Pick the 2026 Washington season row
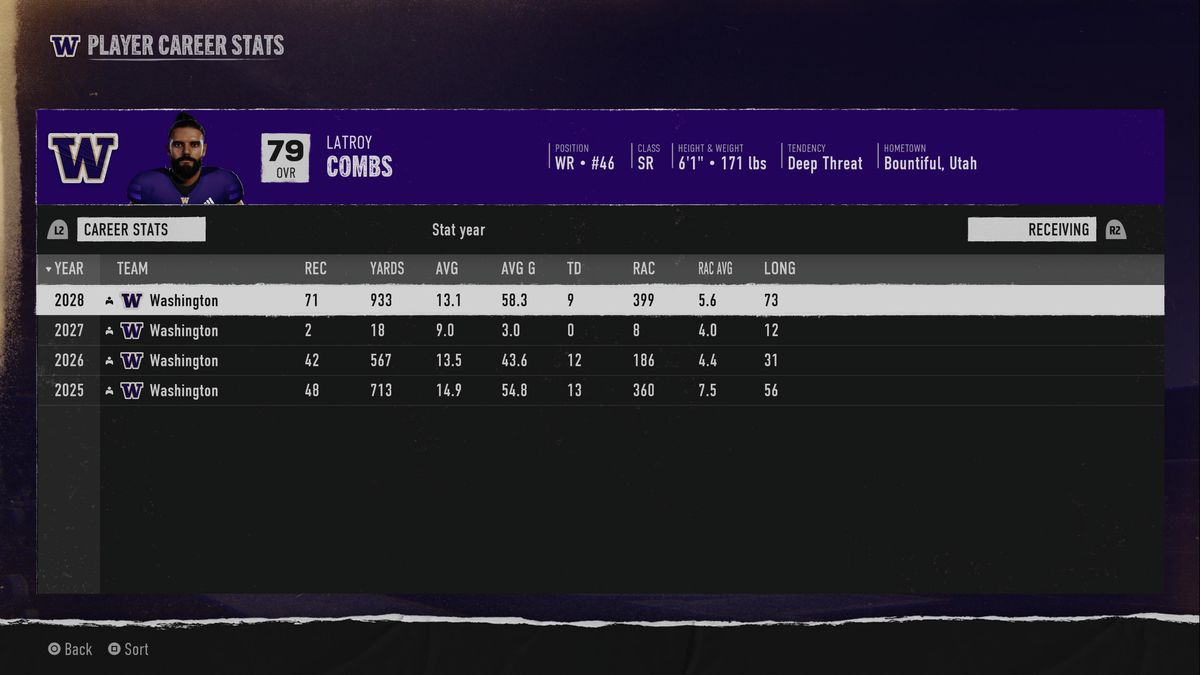The width and height of the screenshot is (1200, 675). (600, 360)
